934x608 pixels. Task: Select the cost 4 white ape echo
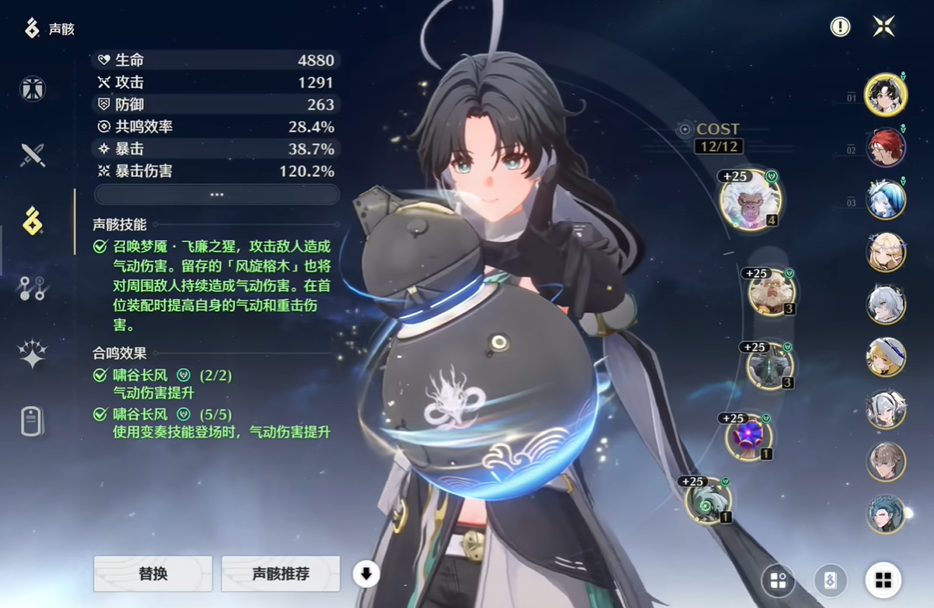749,198
